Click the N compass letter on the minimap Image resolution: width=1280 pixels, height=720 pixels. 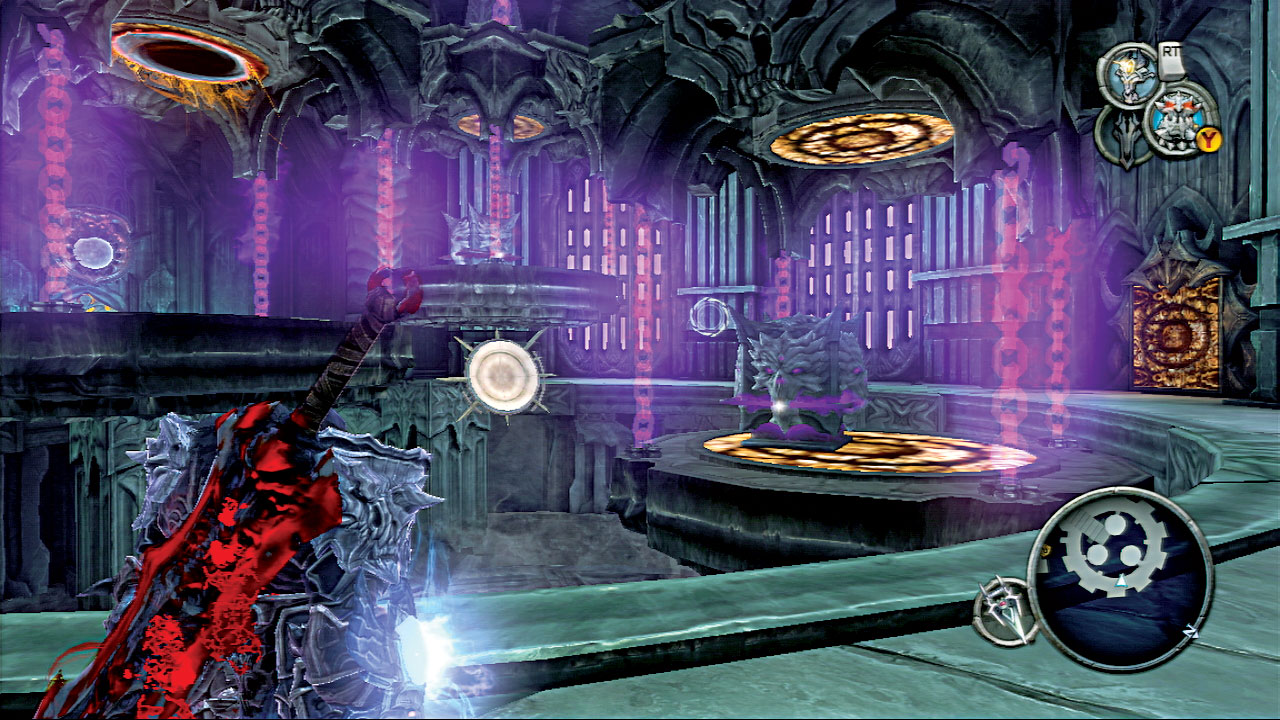point(1191,630)
